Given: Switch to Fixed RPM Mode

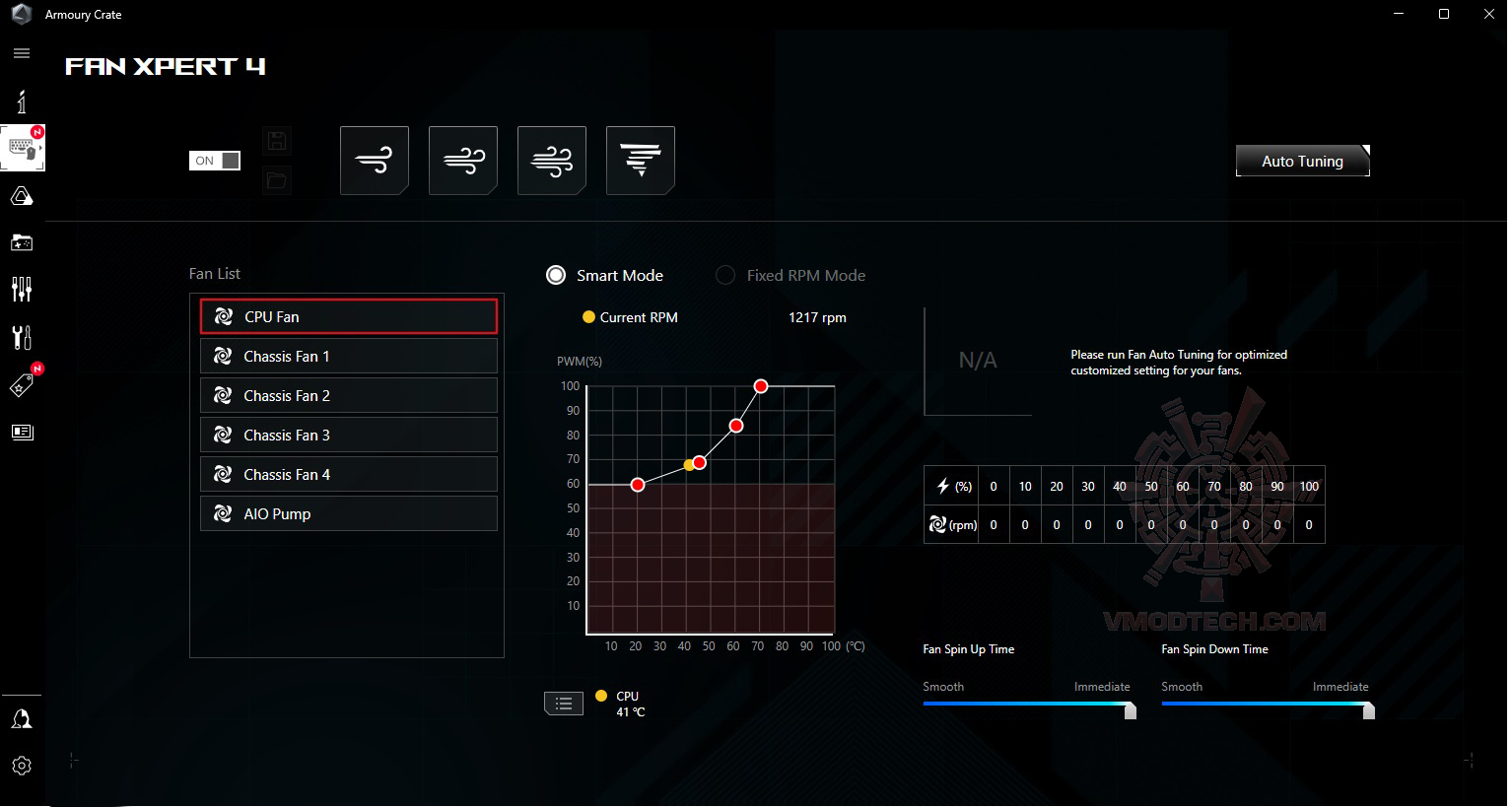Looking at the screenshot, I should click(x=725, y=275).
